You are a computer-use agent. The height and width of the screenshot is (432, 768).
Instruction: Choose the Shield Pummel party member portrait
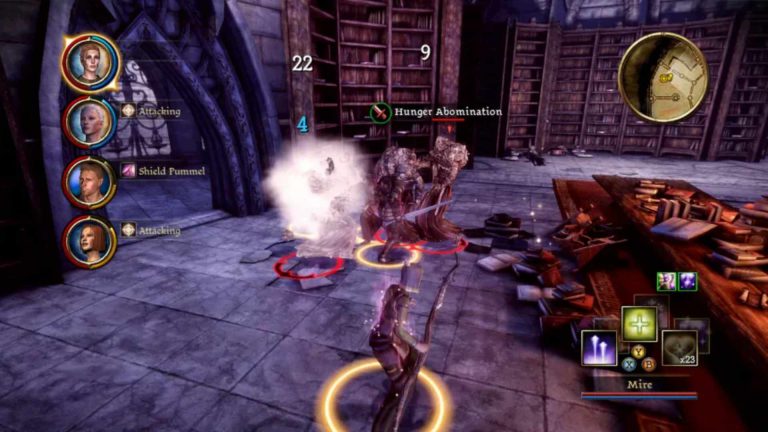tap(89, 181)
